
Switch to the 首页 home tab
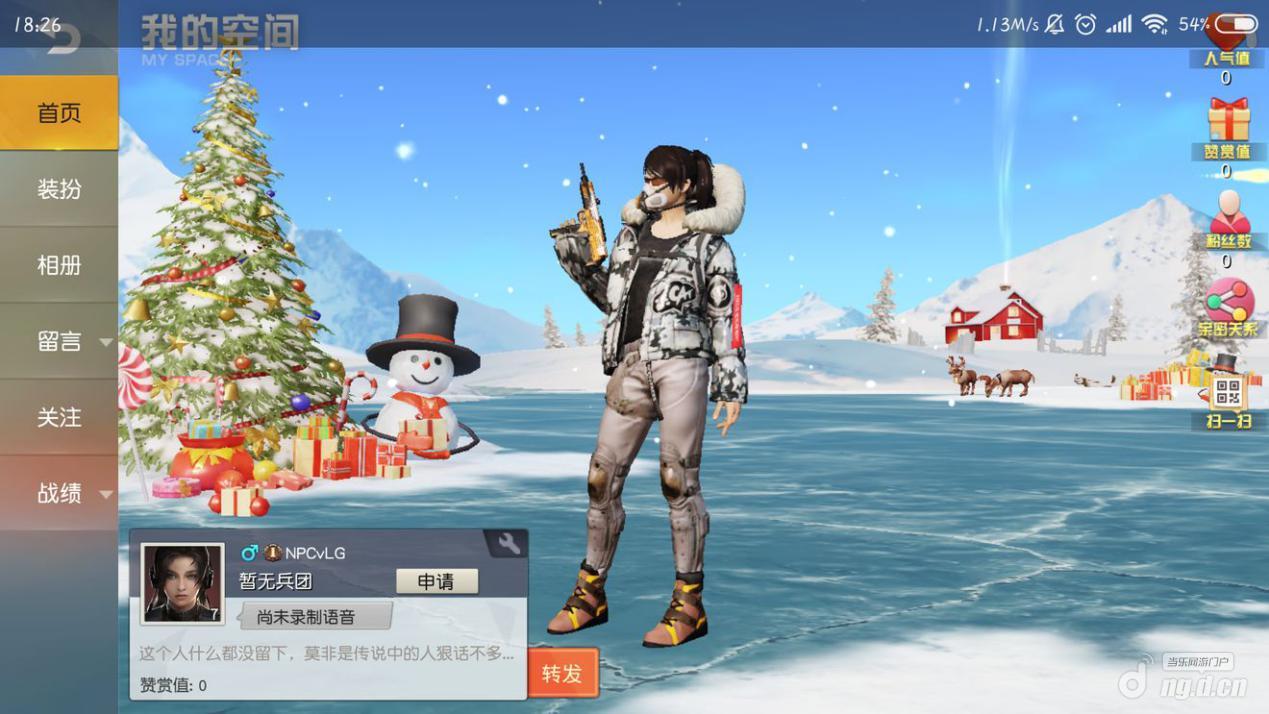click(59, 113)
